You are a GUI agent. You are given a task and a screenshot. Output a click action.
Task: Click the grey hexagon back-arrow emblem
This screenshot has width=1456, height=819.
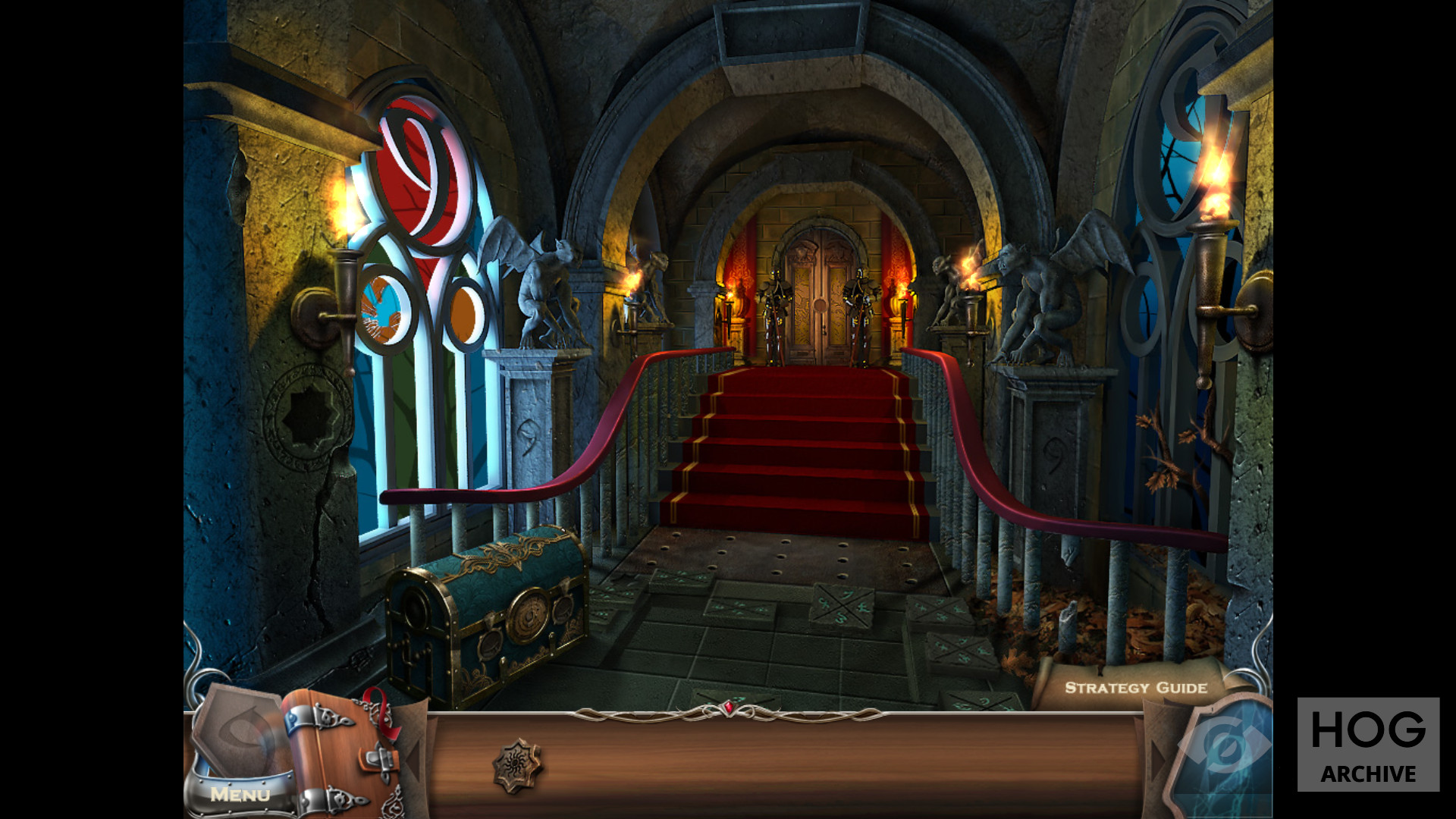pyautogui.click(x=238, y=732)
